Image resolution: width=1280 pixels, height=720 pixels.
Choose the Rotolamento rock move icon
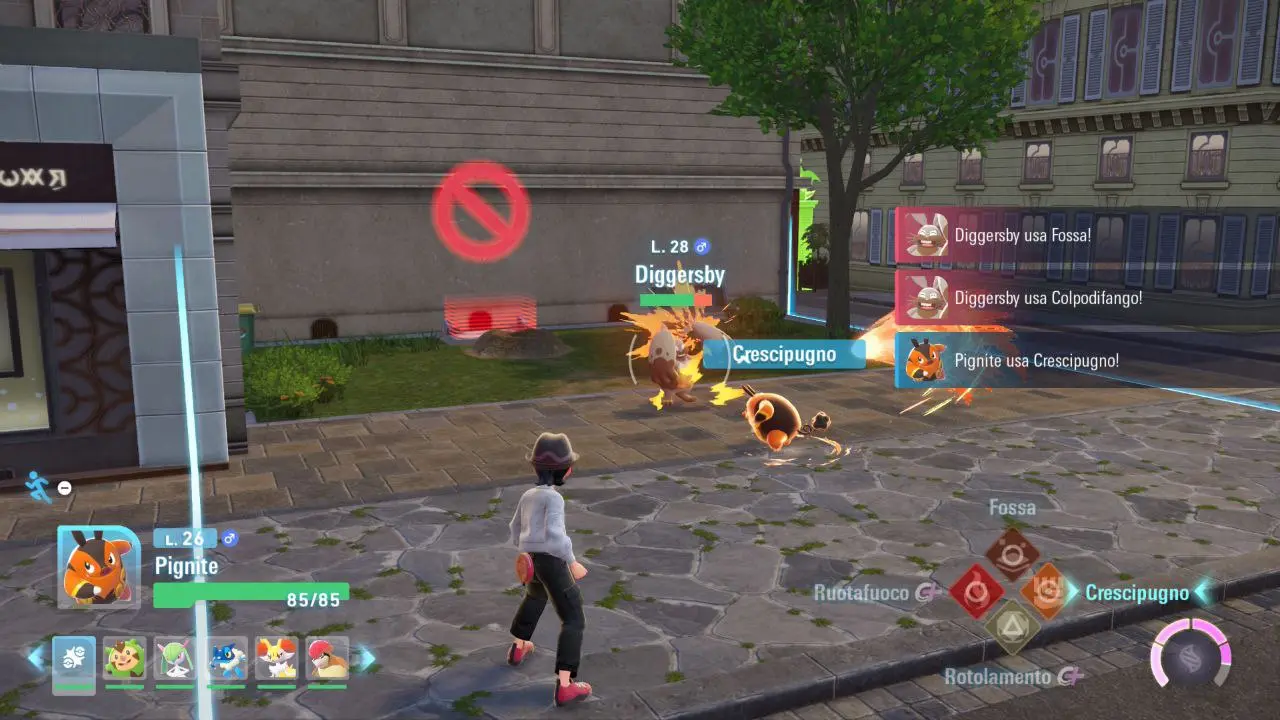pyautogui.click(x=1012, y=627)
